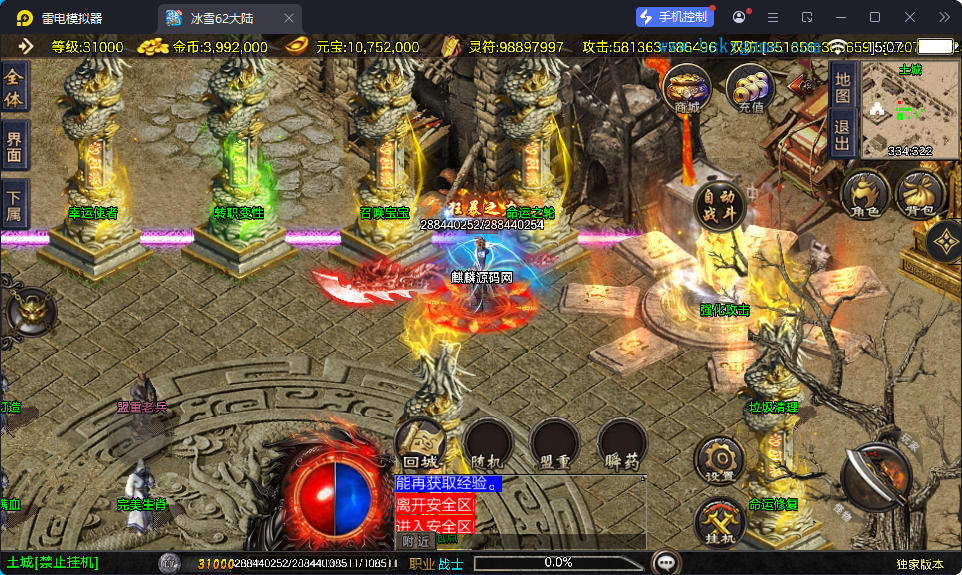The height and width of the screenshot is (575, 962).
Task: Switch chat to the 全体 channel tab
Action: coord(14,88)
